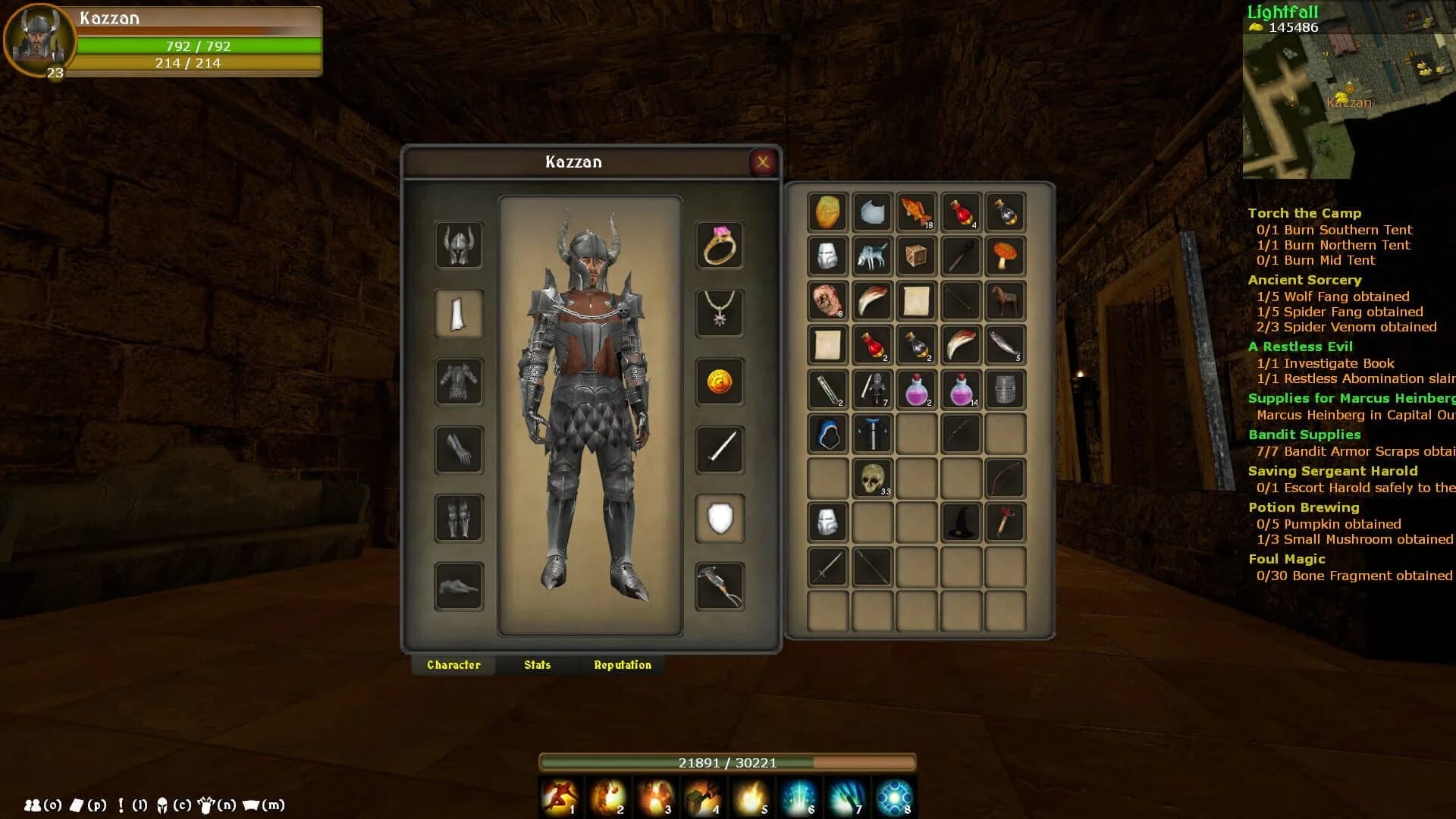
Task: Switch to the Stats tab
Action: coord(536,664)
